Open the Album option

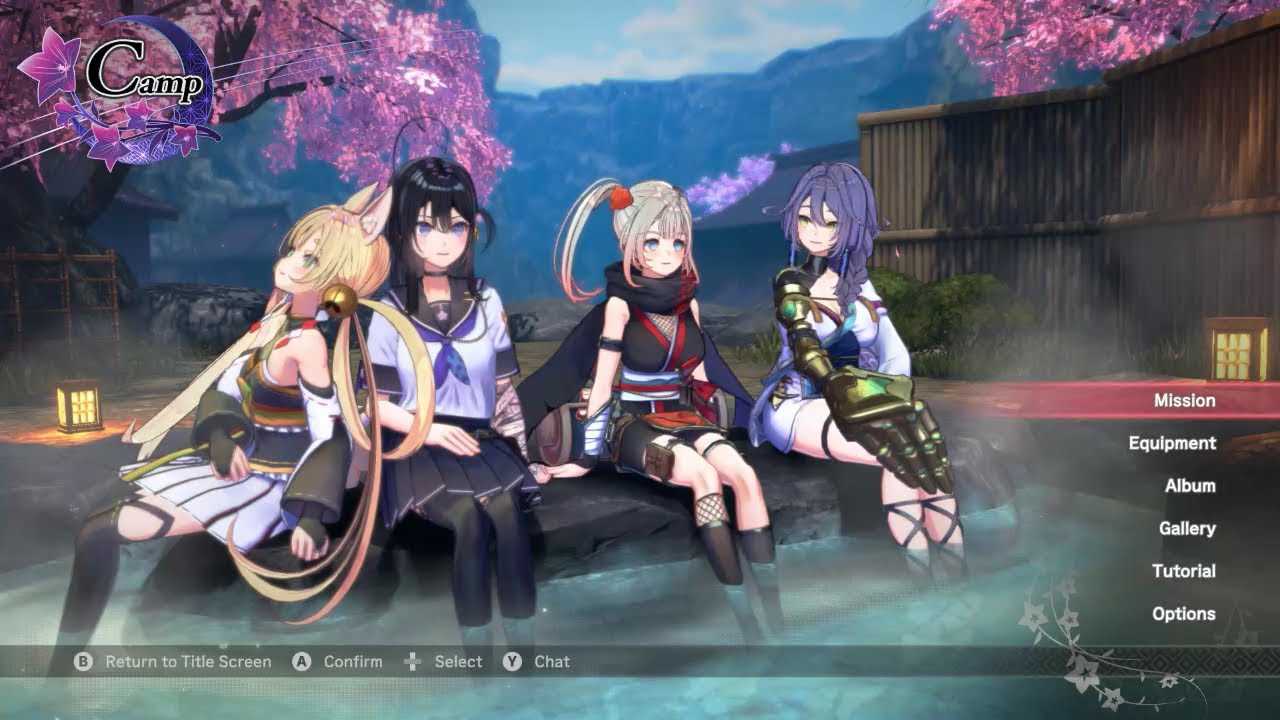coord(1190,486)
